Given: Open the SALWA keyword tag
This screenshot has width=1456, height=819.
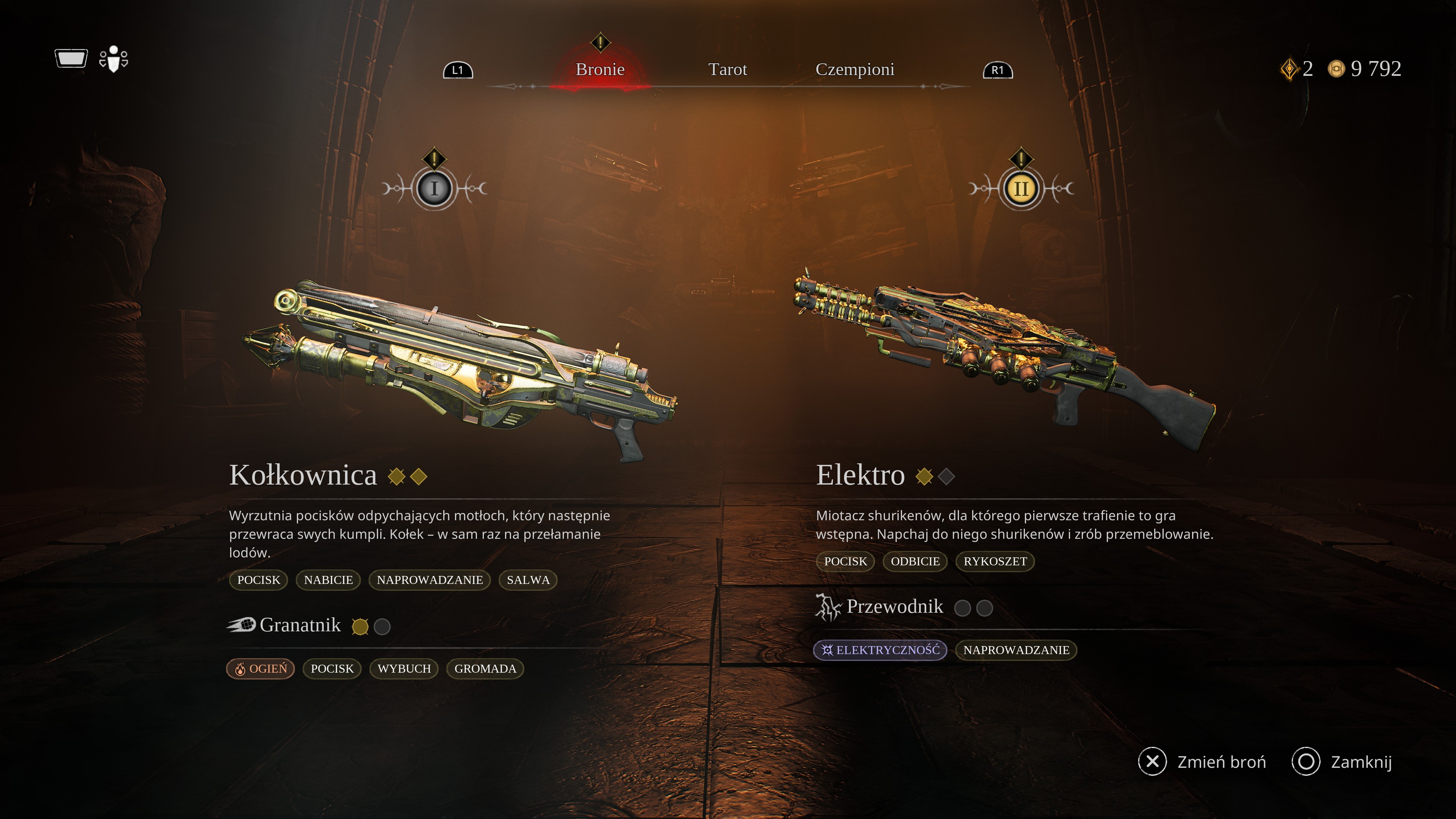Looking at the screenshot, I should [x=528, y=580].
